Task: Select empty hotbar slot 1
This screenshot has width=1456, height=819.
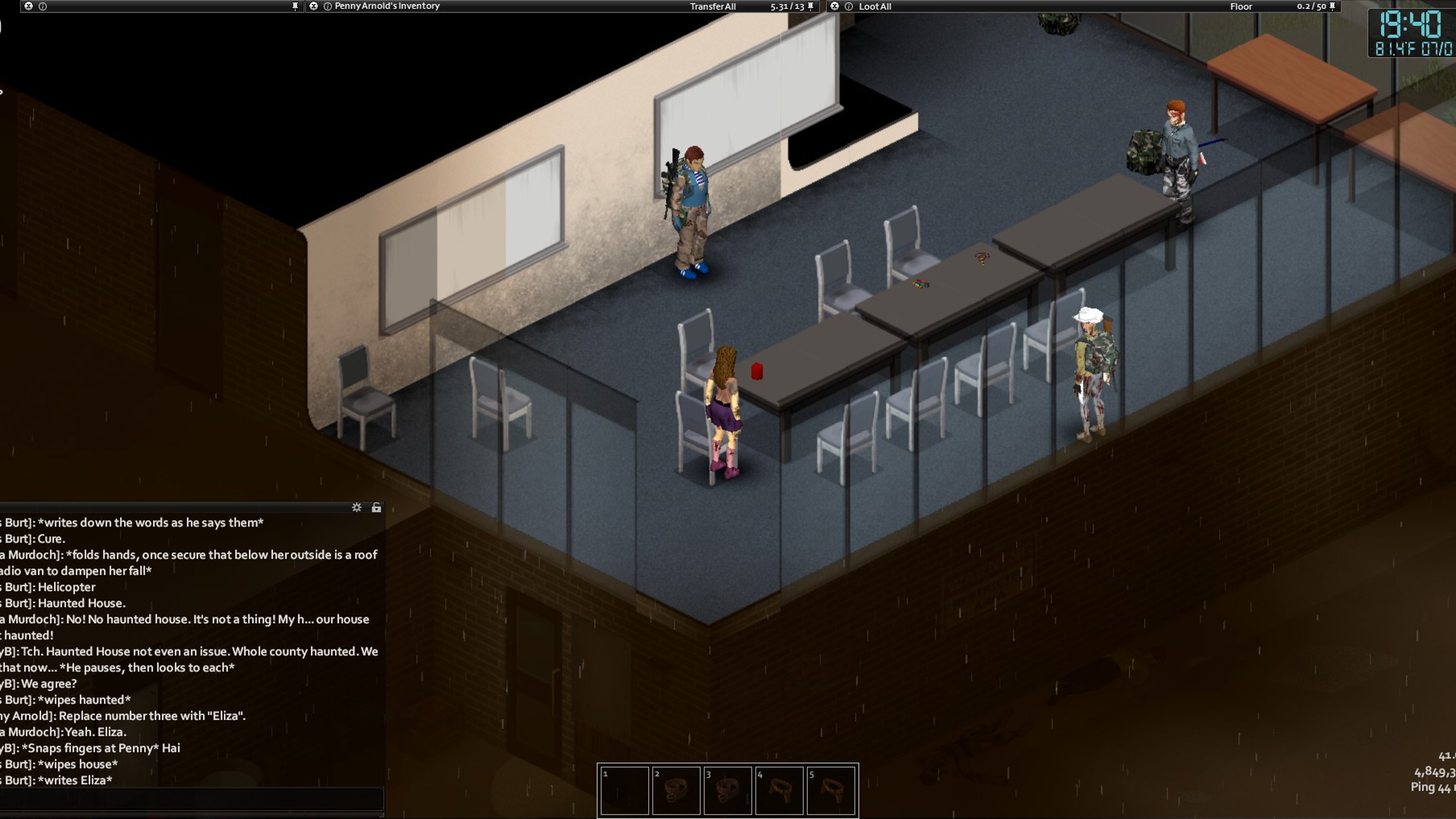Action: tap(625, 790)
